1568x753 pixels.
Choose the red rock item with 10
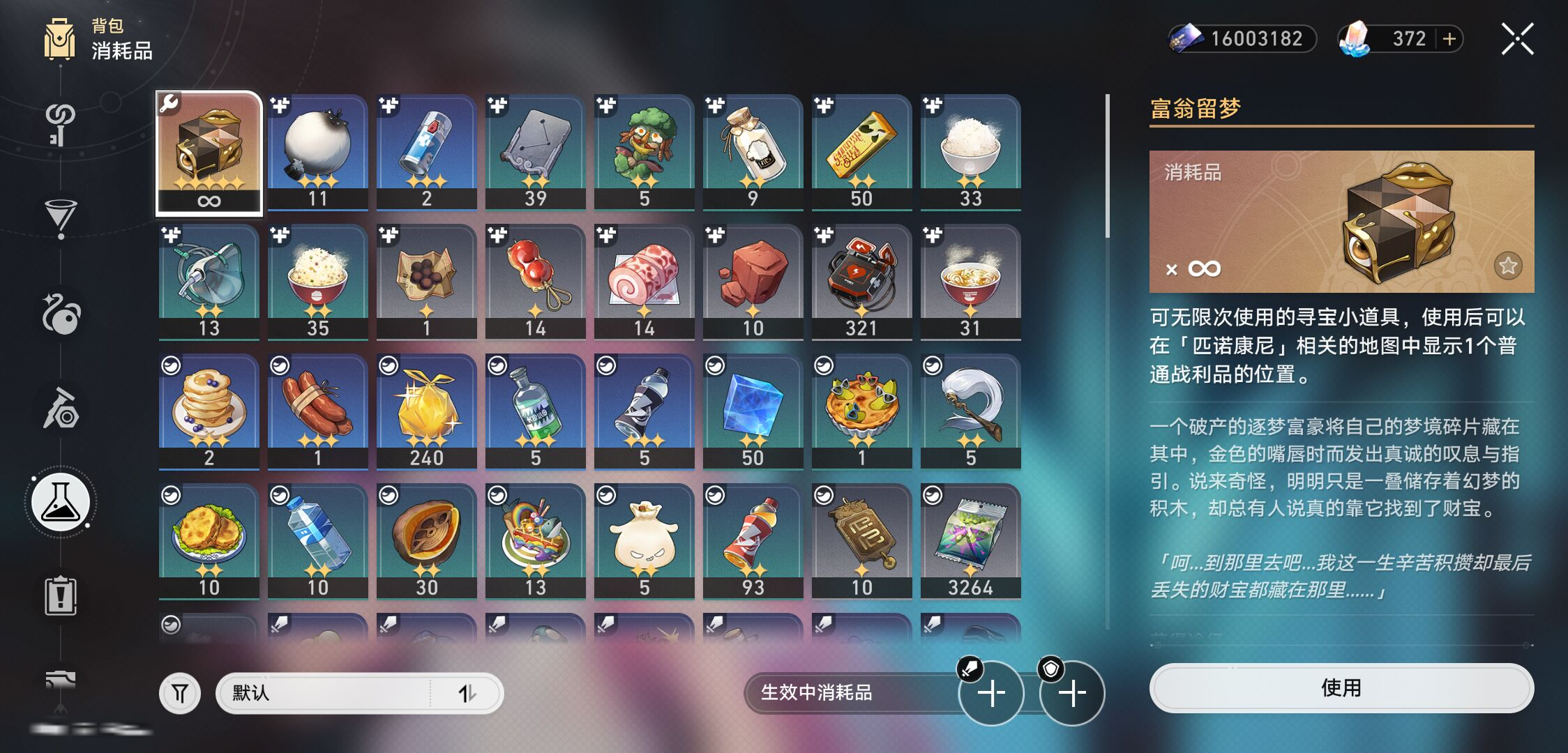coord(753,282)
